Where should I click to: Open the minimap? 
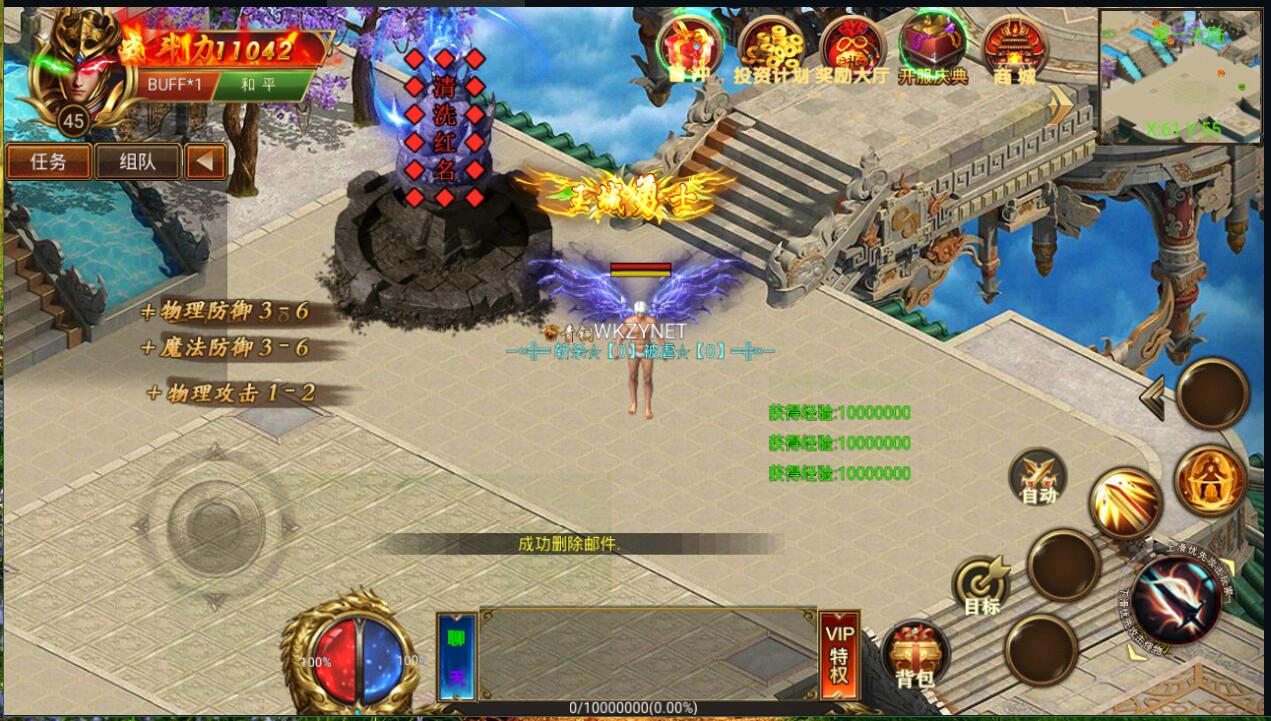point(1183,76)
